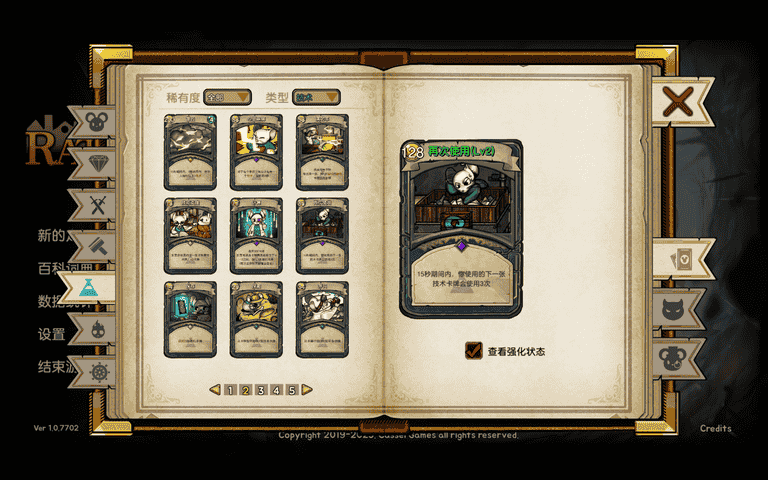Viewport: 768px width, 480px height.
Task: Go to page 4 of cards
Action: pos(276,390)
